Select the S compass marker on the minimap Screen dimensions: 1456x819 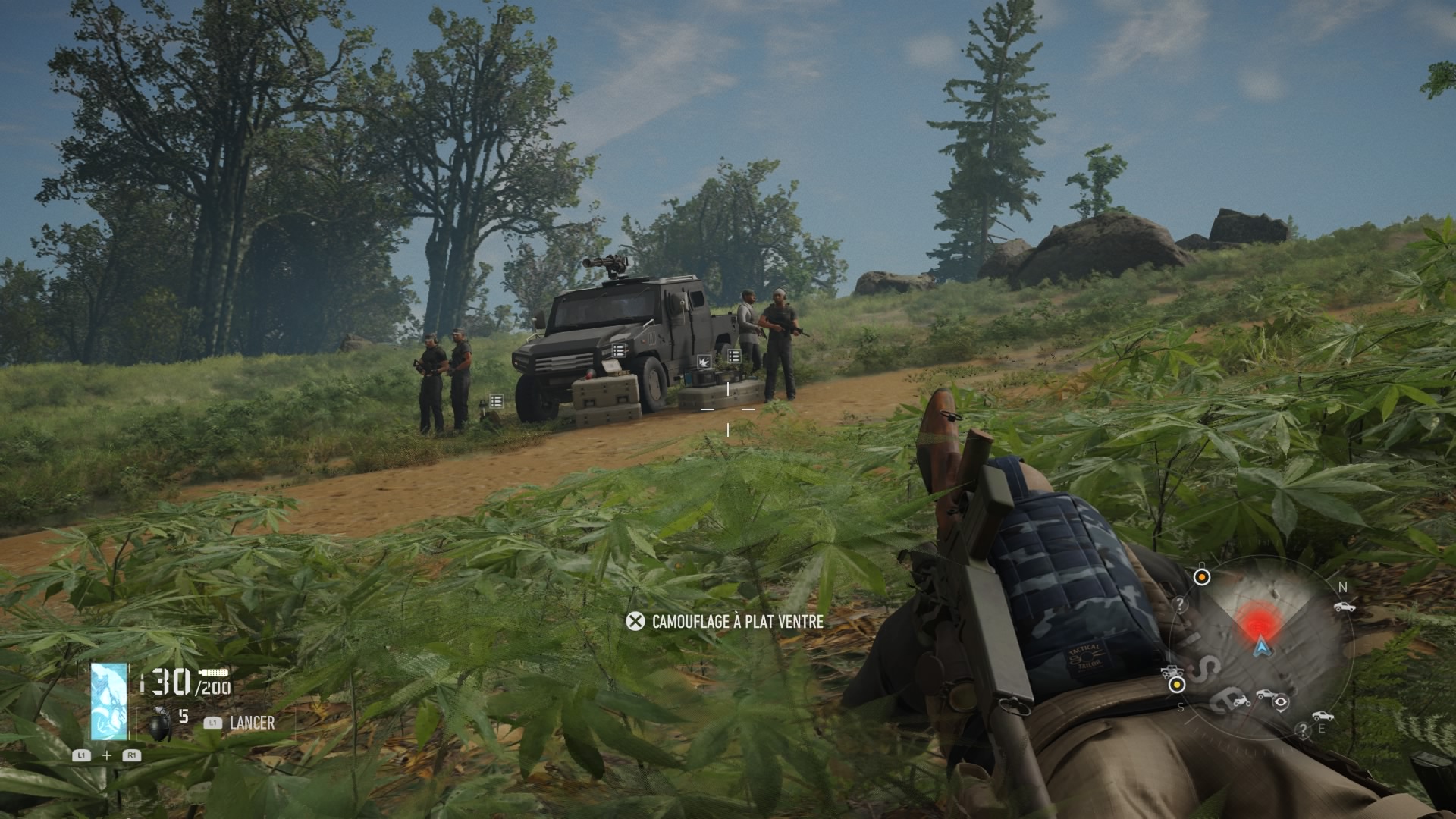pos(1180,708)
